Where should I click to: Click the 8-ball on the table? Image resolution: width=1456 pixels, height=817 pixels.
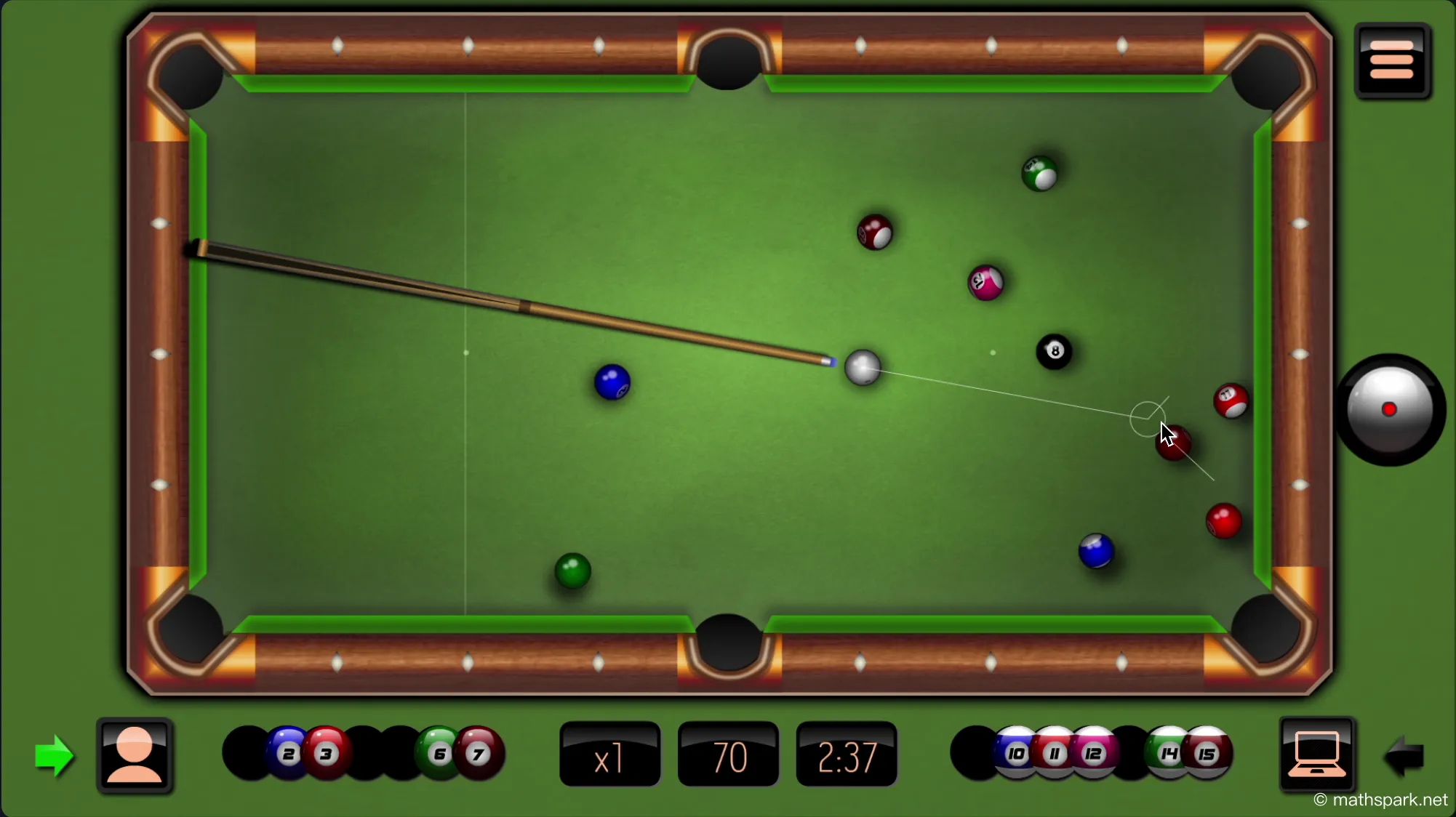pyautogui.click(x=1055, y=352)
